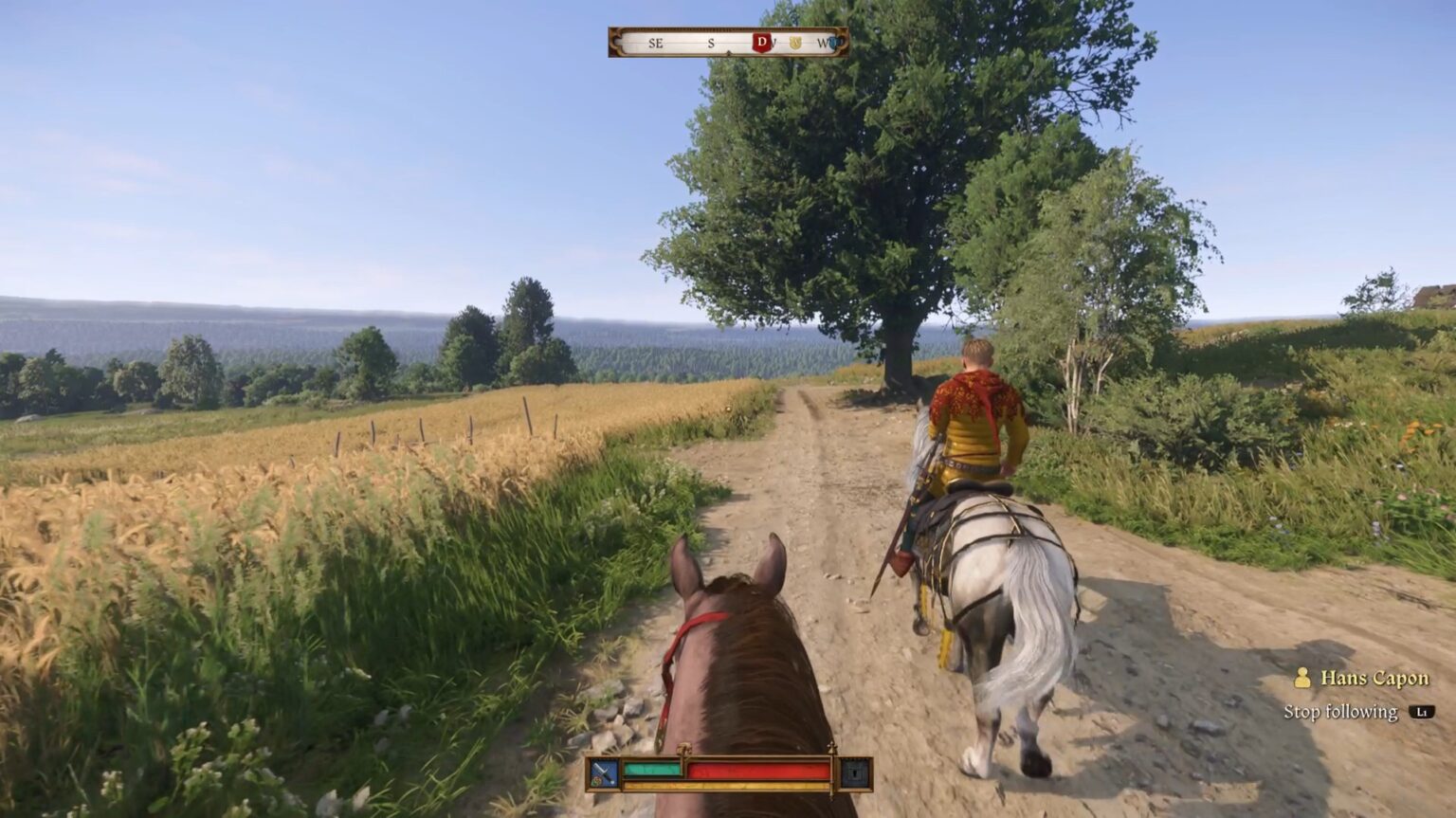The width and height of the screenshot is (1456, 818).
Task: Click the yellow shield marker on the compass
Action: tap(795, 43)
